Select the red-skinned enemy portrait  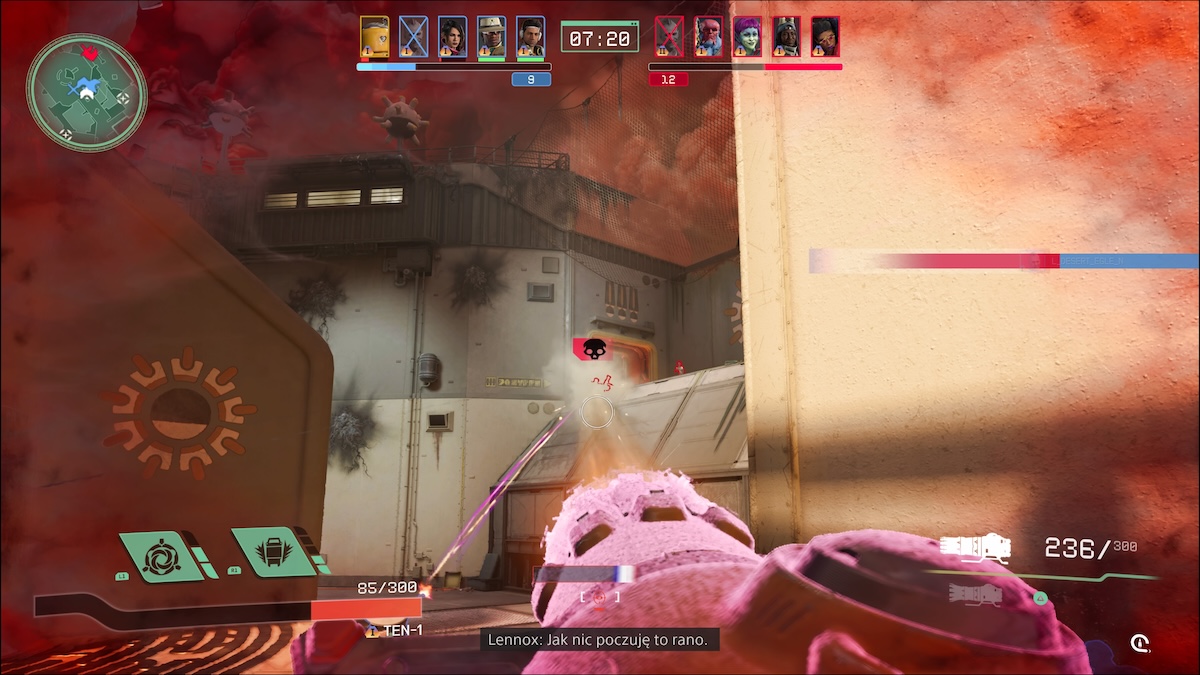pyautogui.click(x=708, y=37)
